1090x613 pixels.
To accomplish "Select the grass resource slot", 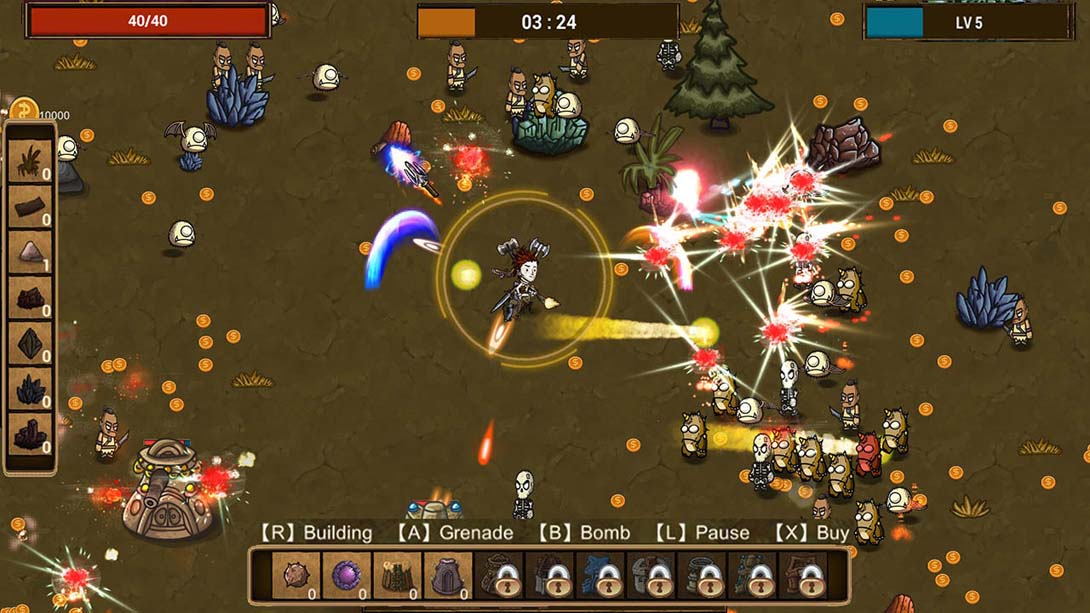I will [x=30, y=160].
